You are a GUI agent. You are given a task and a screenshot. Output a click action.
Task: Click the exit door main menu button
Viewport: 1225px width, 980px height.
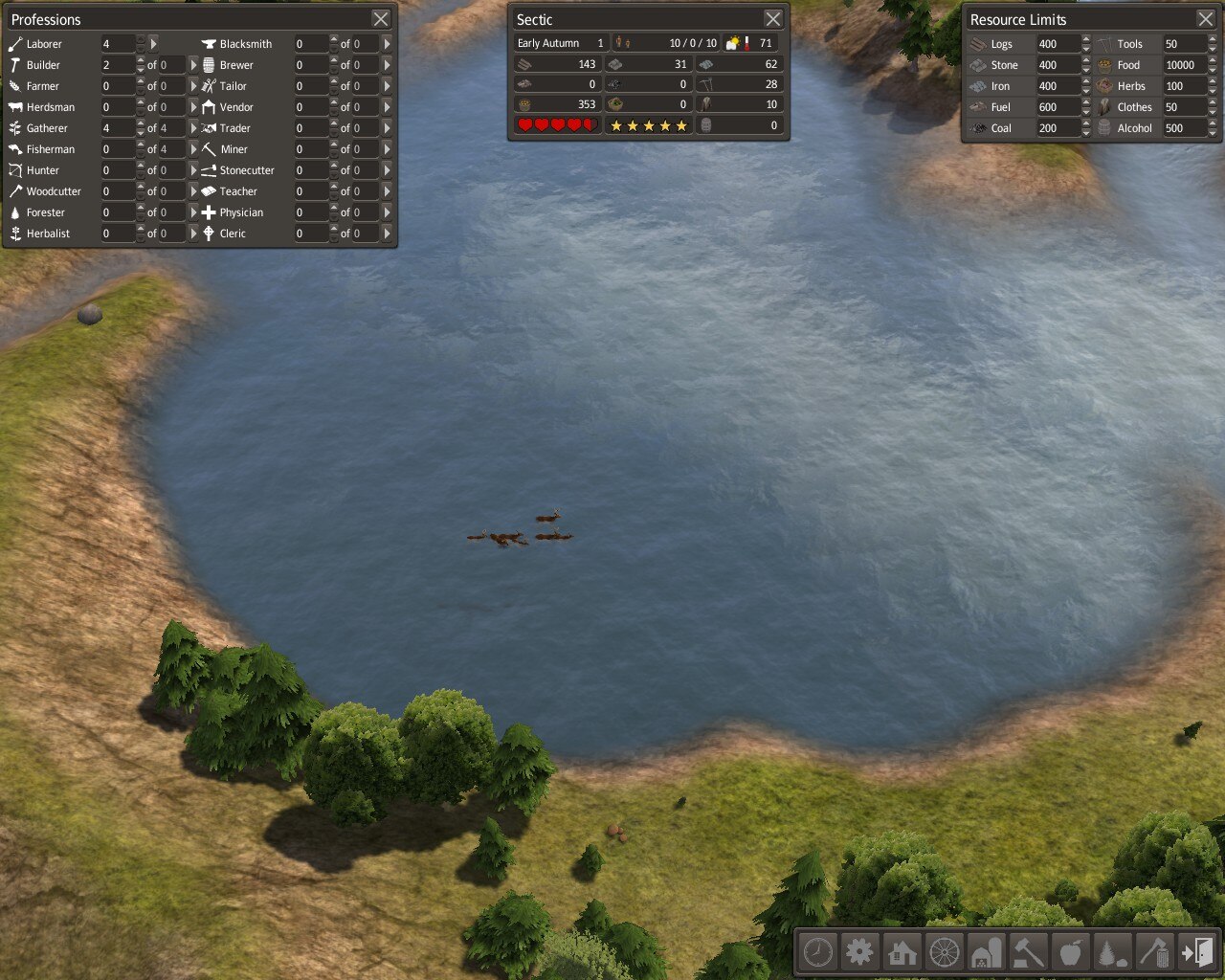pyautogui.click(x=1197, y=952)
